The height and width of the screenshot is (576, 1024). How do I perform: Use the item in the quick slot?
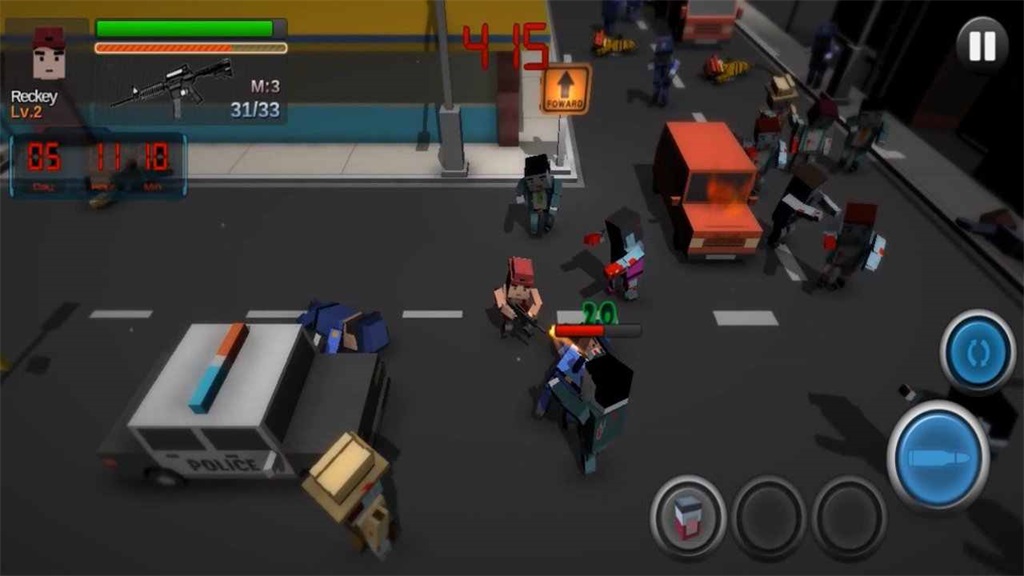(x=688, y=516)
